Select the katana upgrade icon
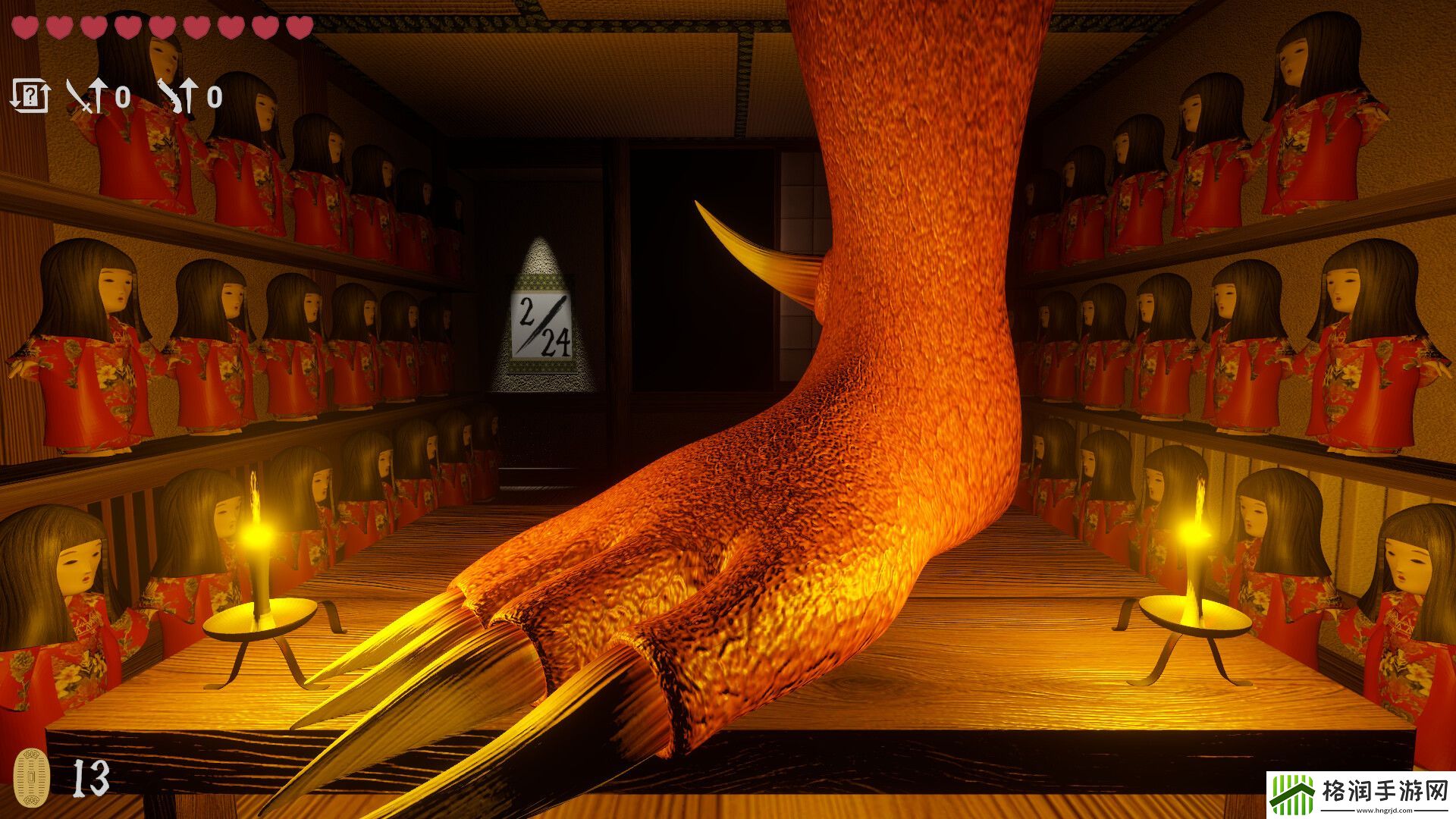1456x819 pixels. click(85, 97)
